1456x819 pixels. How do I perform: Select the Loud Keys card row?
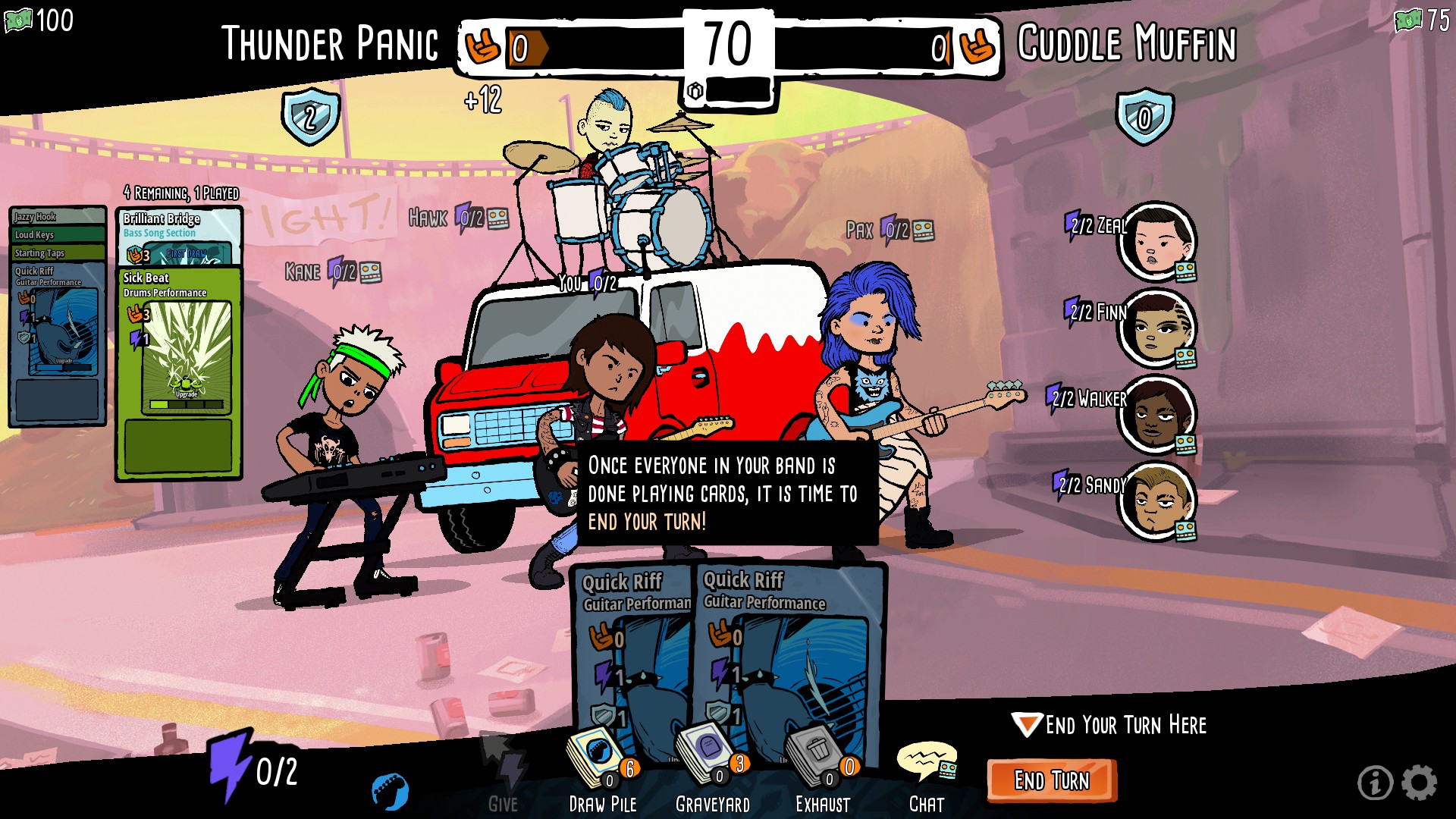(x=57, y=235)
